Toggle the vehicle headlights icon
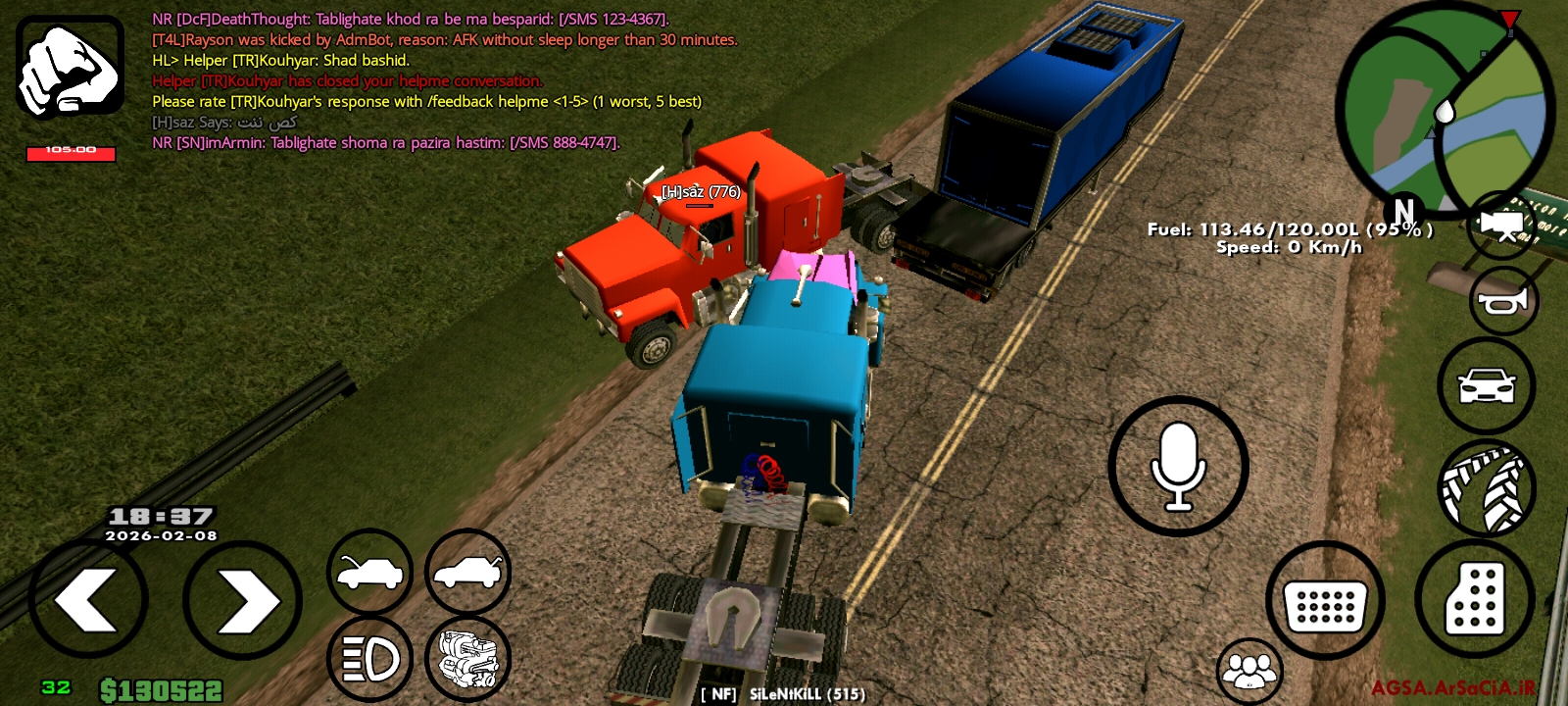The height and width of the screenshot is (706, 1568). pos(369,657)
